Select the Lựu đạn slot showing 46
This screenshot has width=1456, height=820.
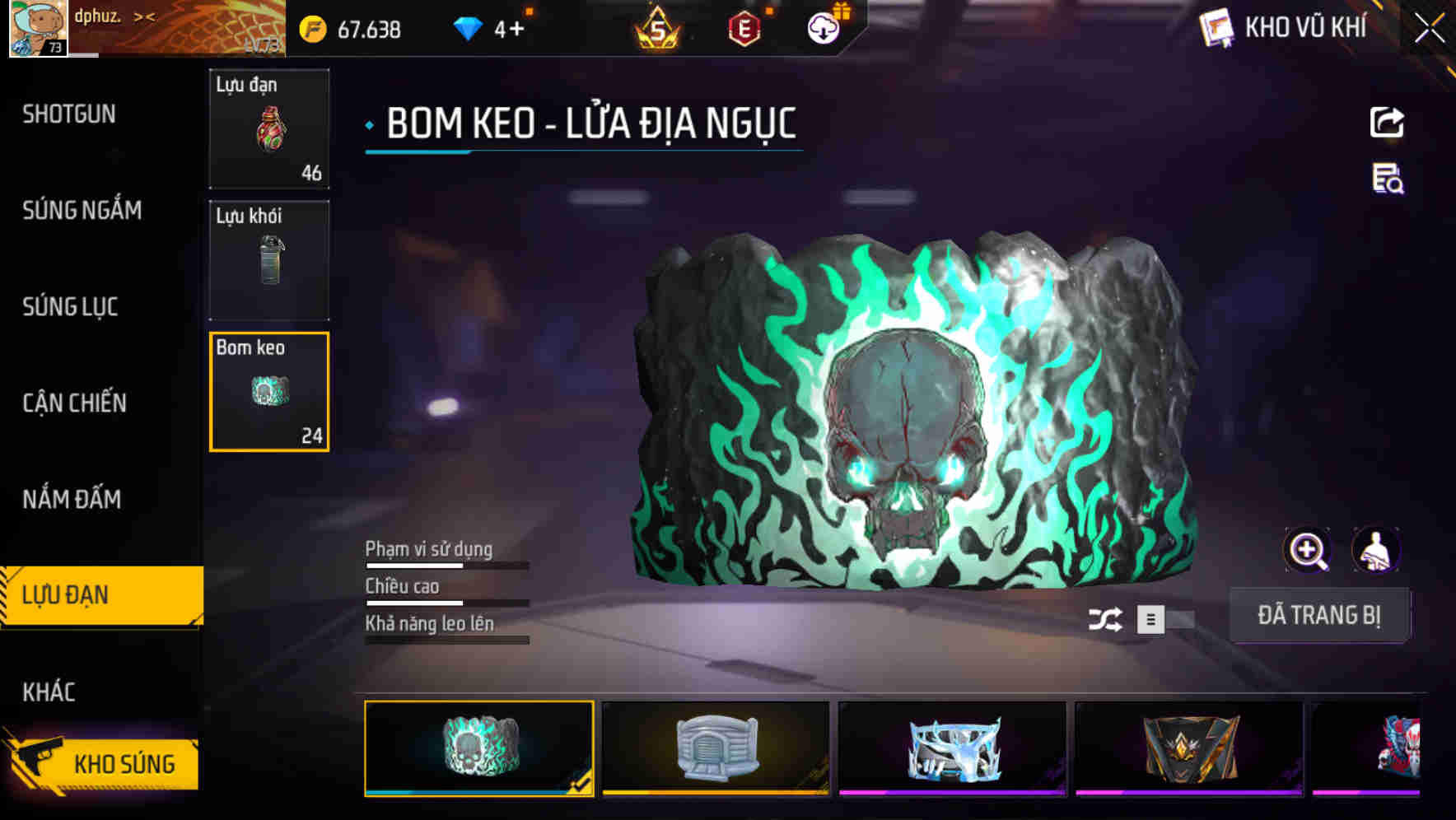point(268,129)
